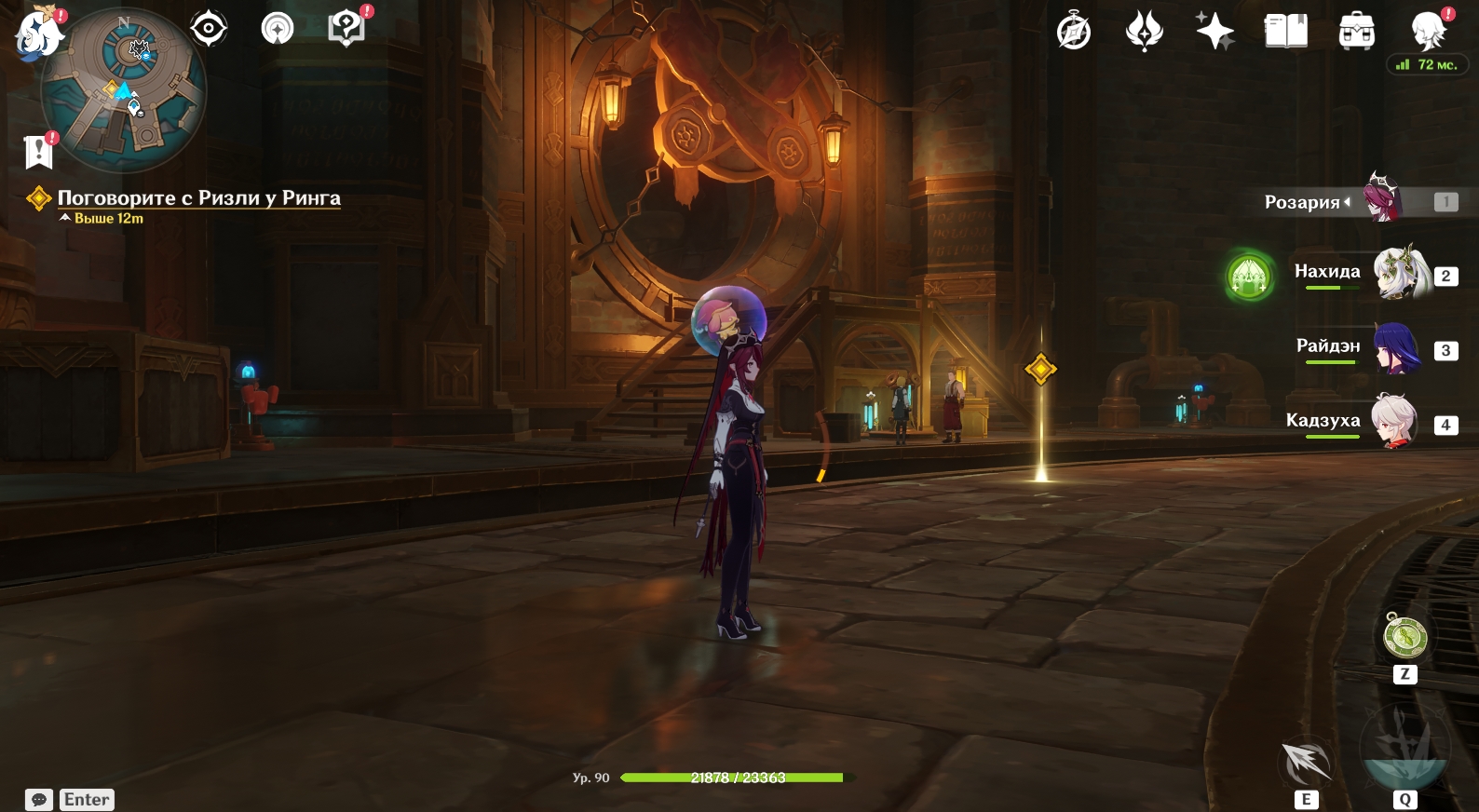Open the chat box
Viewport: 1479px width, 812px height.
point(39,800)
